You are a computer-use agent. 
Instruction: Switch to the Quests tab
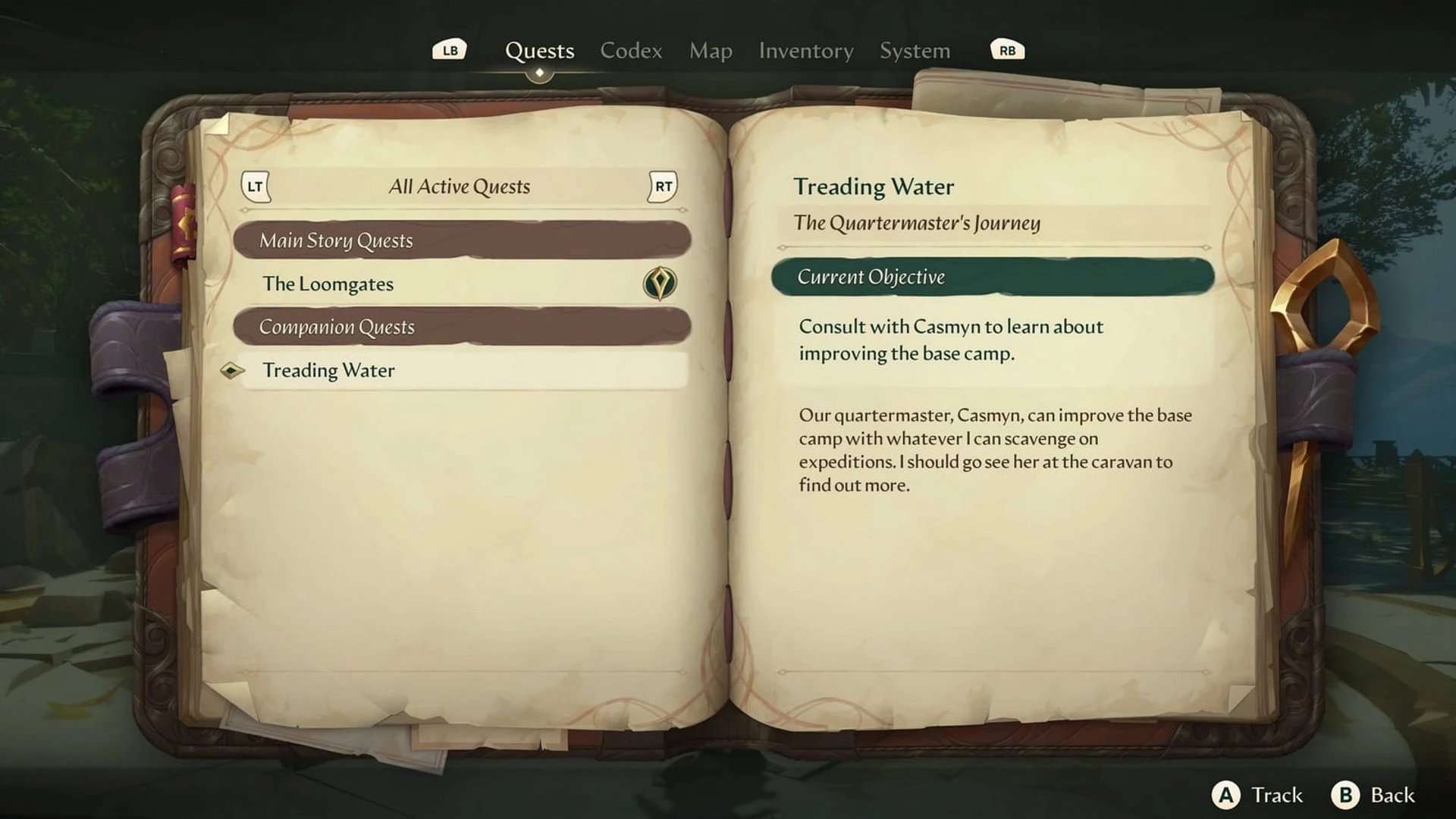coord(539,51)
